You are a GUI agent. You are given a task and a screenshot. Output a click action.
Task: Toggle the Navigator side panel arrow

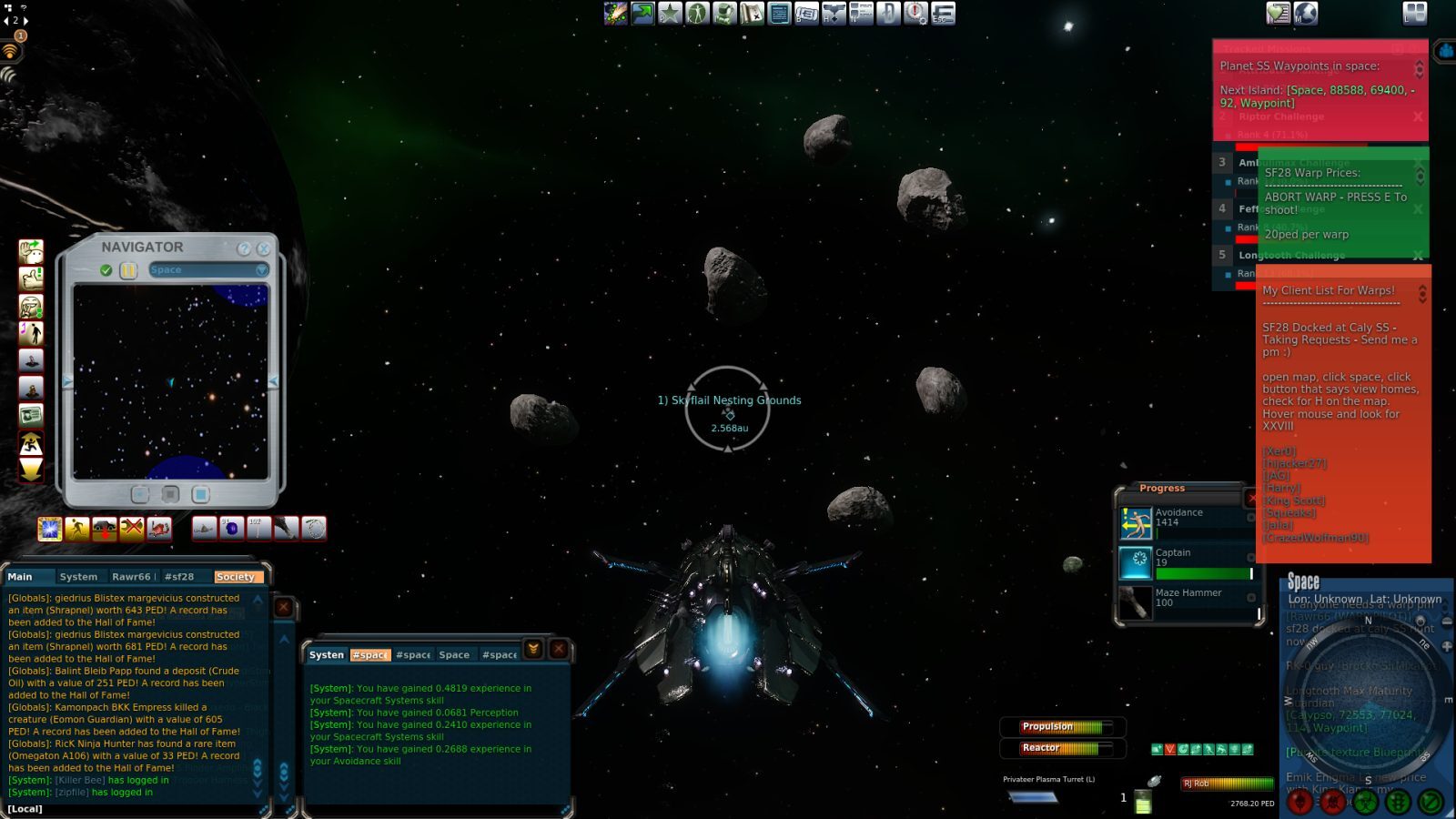(x=274, y=381)
